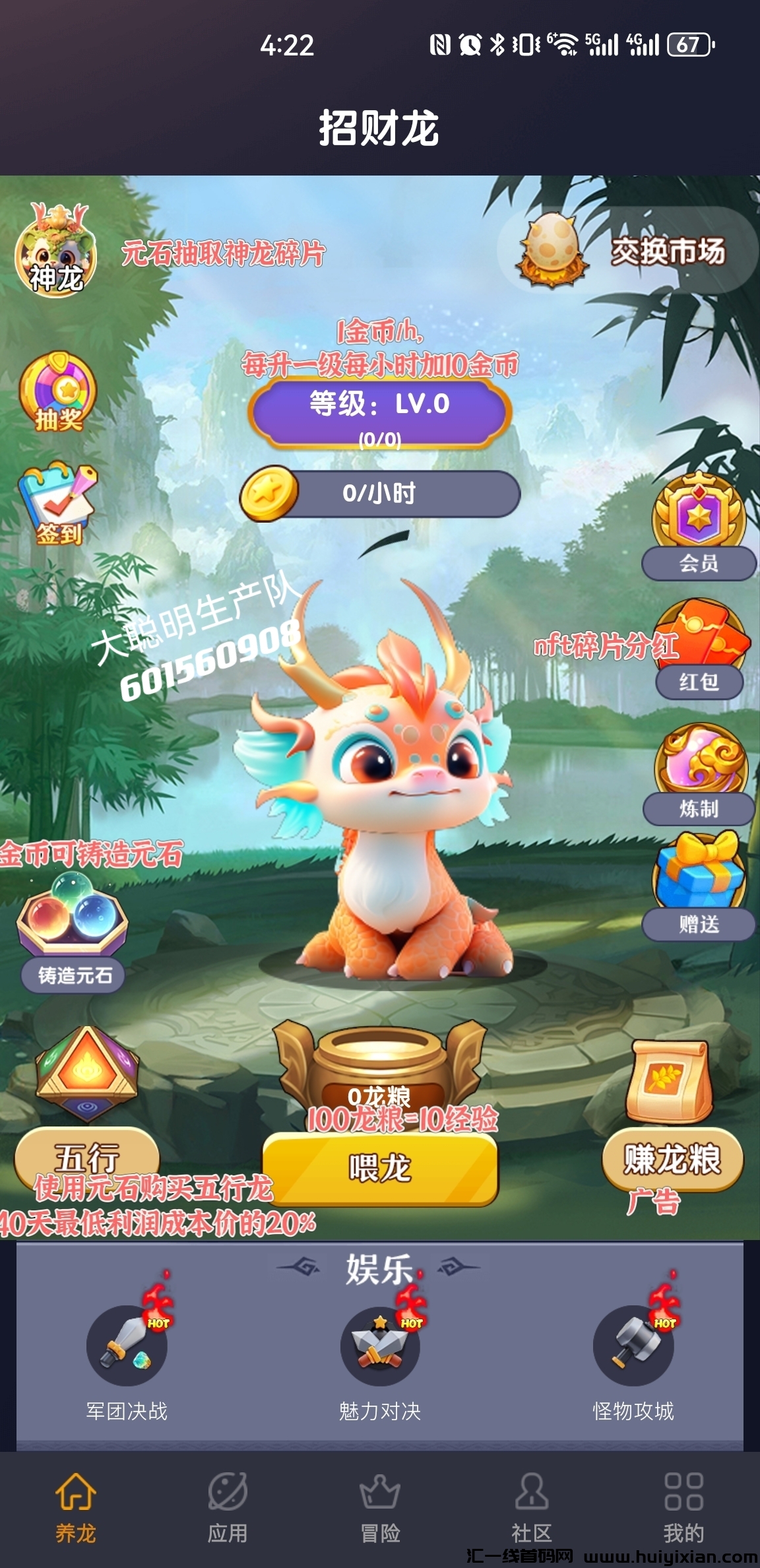The height and width of the screenshot is (1568, 760).
Task: Launch 怪物攻城 monster siege
Action: point(633,1348)
